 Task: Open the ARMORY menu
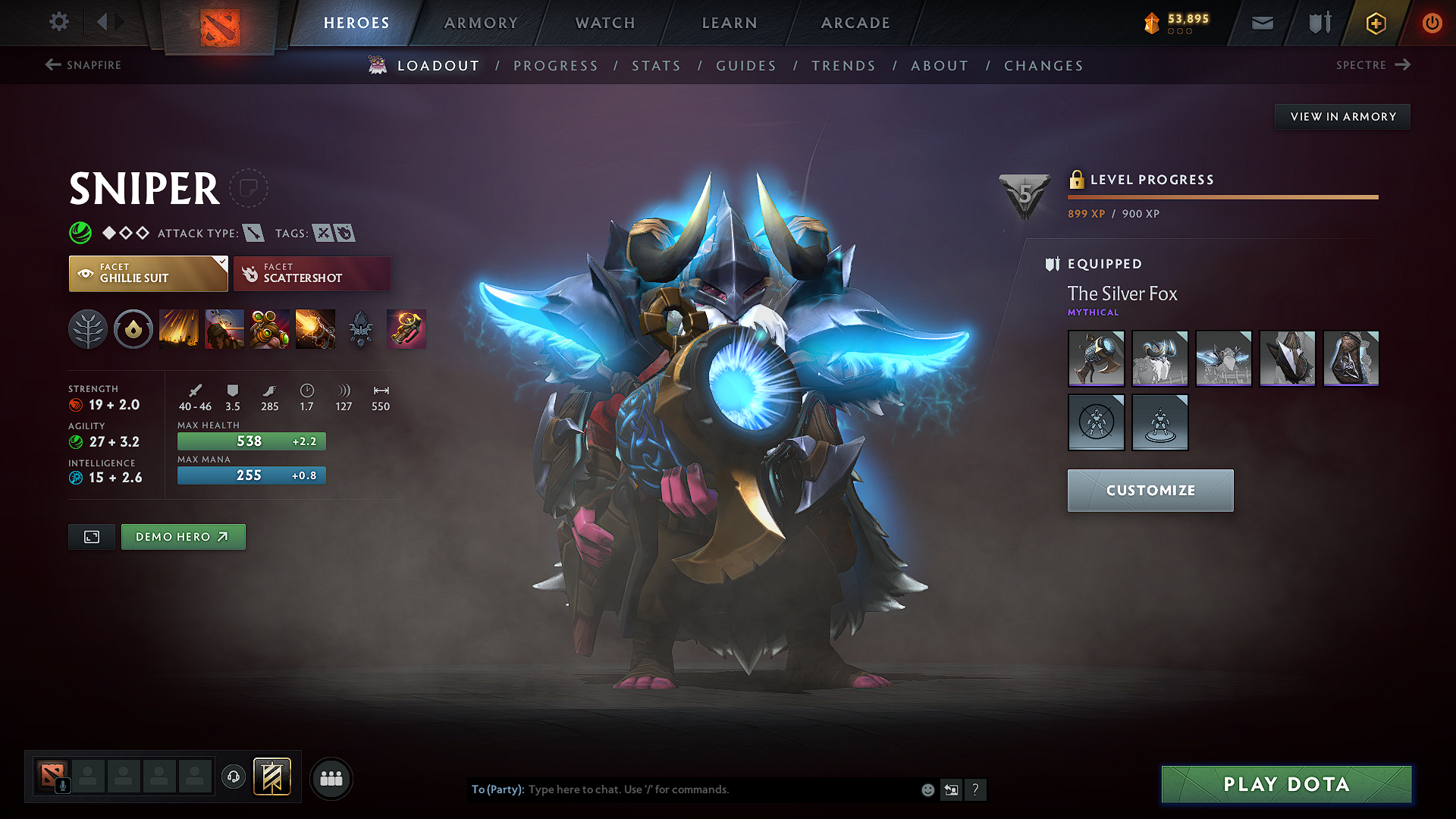coord(480,23)
